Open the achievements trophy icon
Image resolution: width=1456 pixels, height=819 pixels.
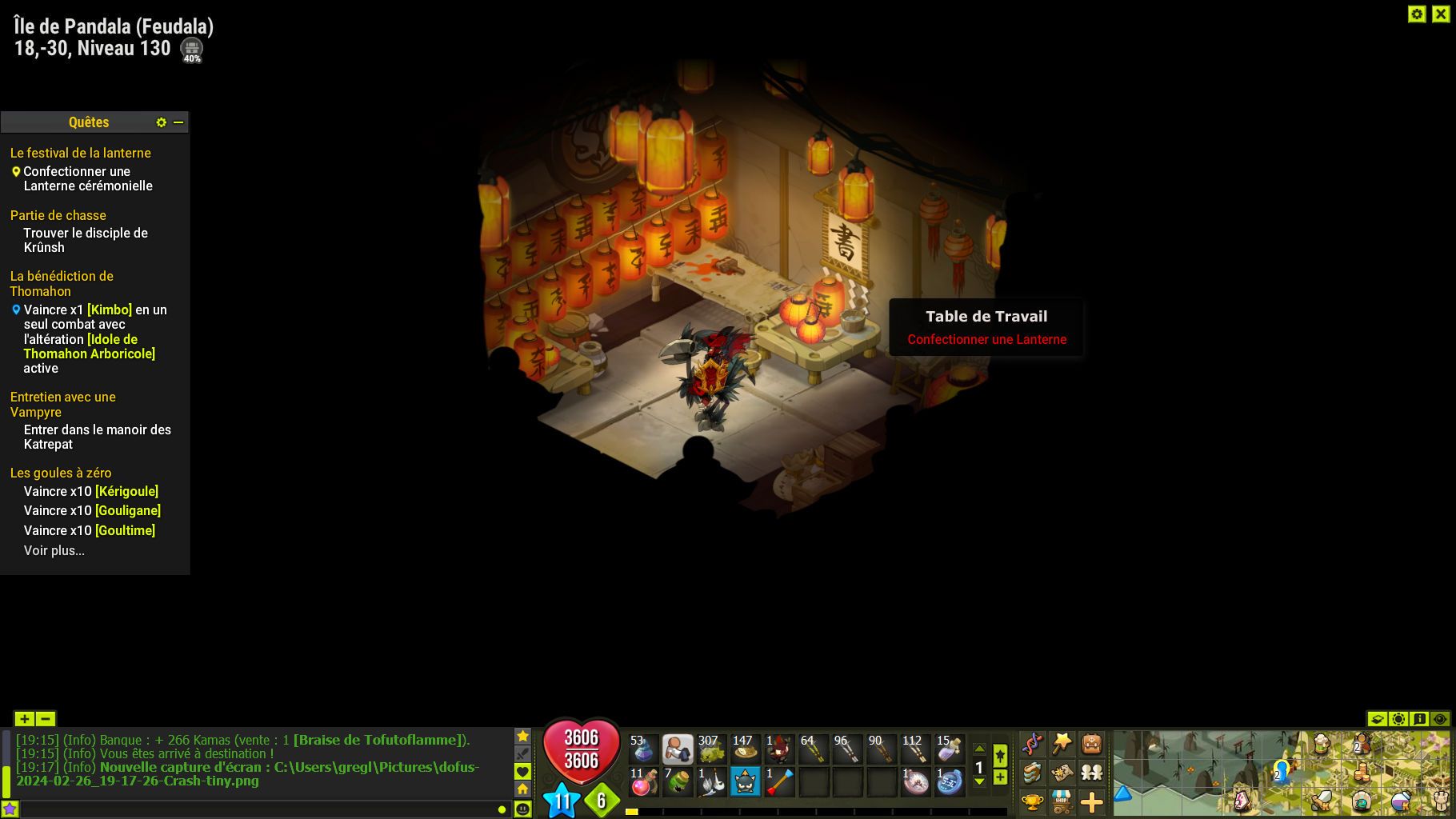[1031, 801]
